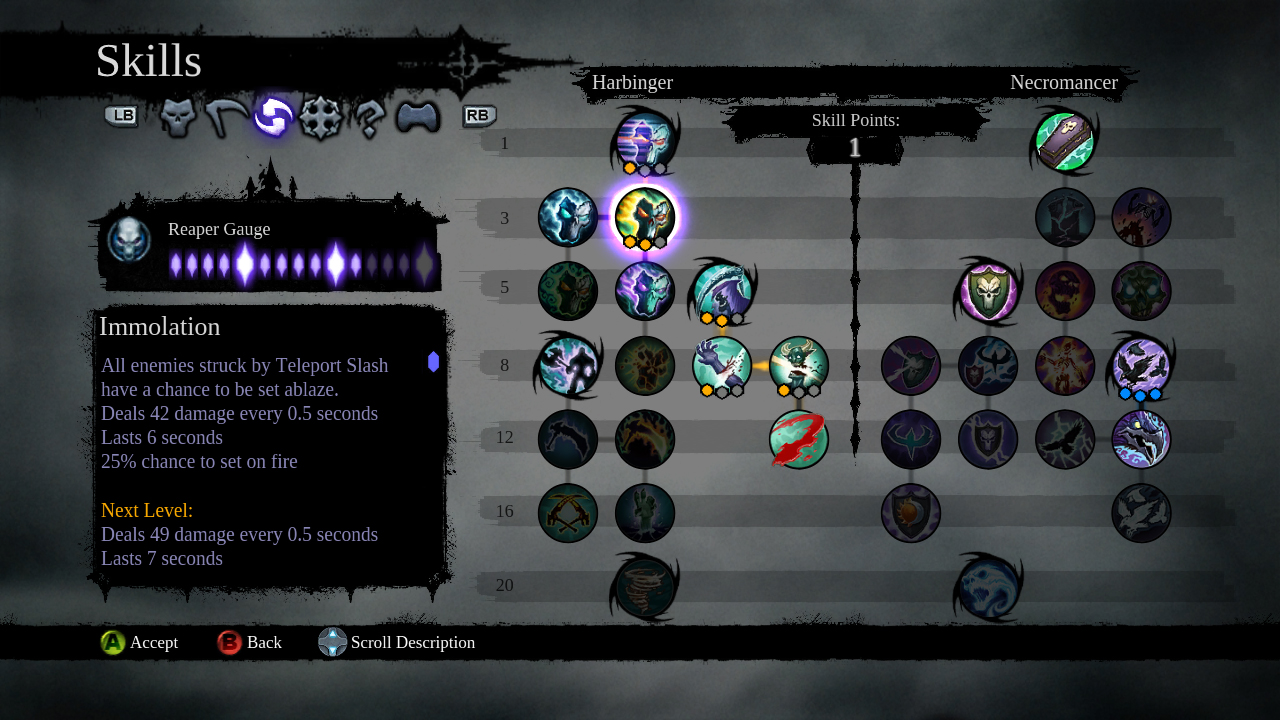Screen dimensions: 1280x720
Task: Click the weapon category icon beside RB
Action: tap(418, 116)
